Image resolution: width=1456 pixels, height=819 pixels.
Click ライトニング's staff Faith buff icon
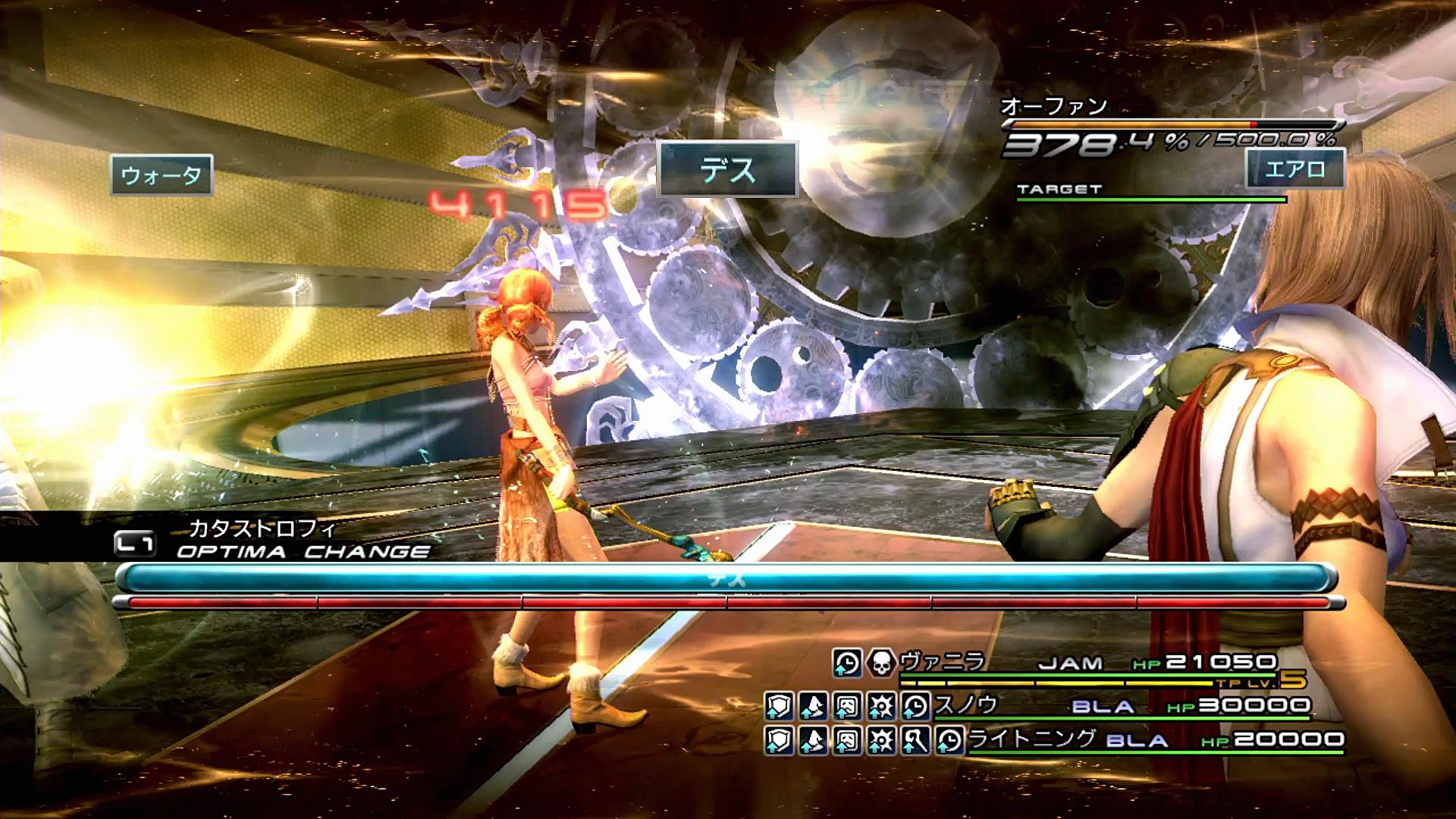click(x=915, y=740)
